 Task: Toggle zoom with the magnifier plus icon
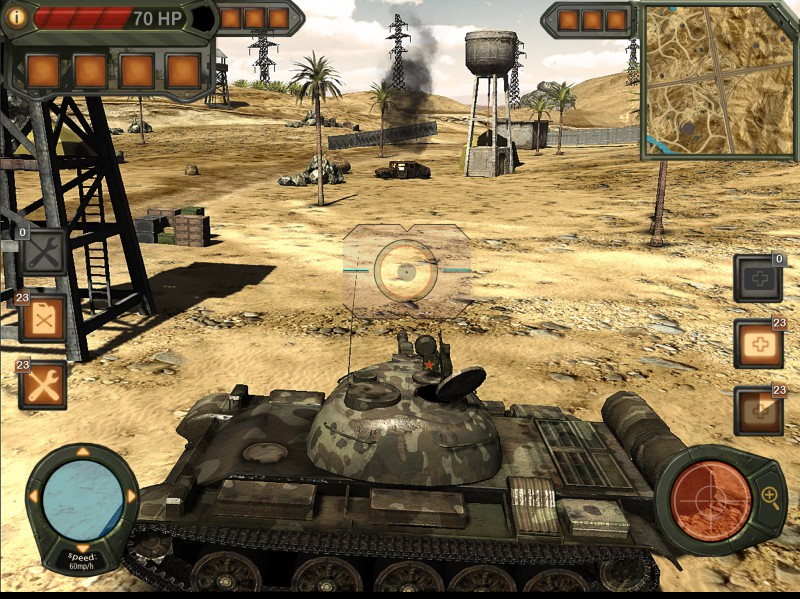[x=770, y=495]
